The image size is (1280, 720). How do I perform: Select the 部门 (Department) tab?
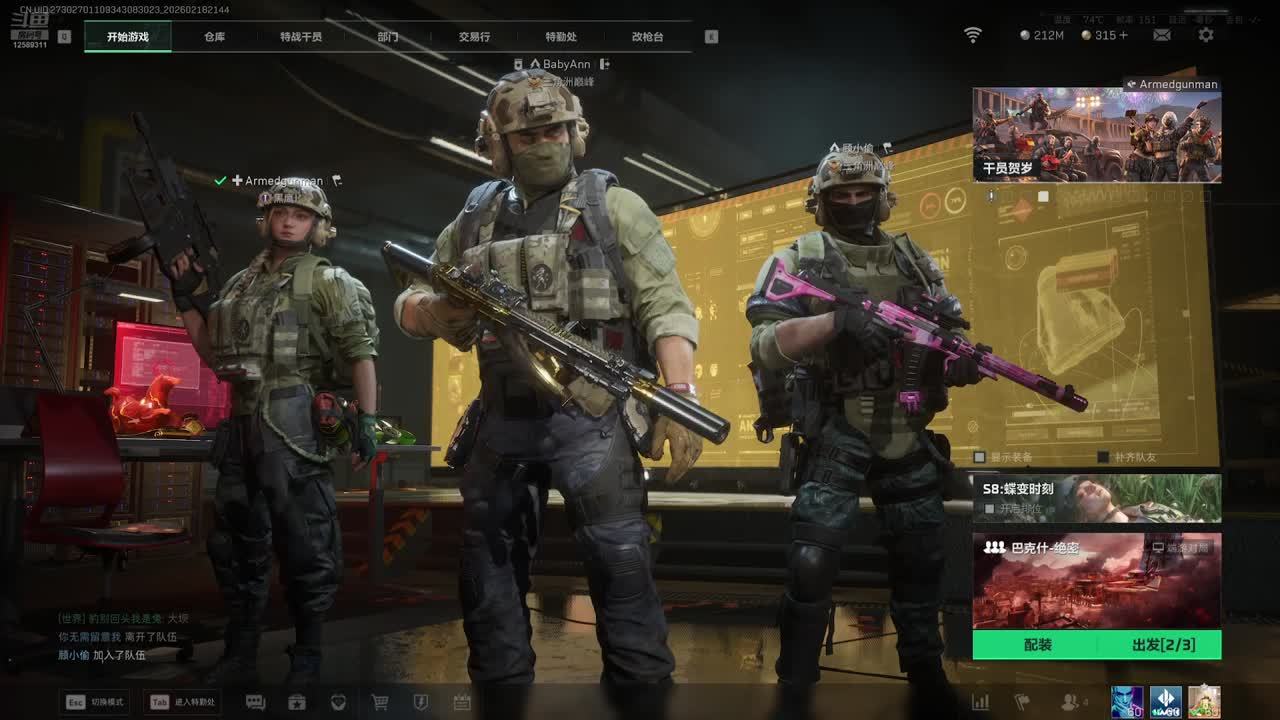pyautogui.click(x=388, y=37)
